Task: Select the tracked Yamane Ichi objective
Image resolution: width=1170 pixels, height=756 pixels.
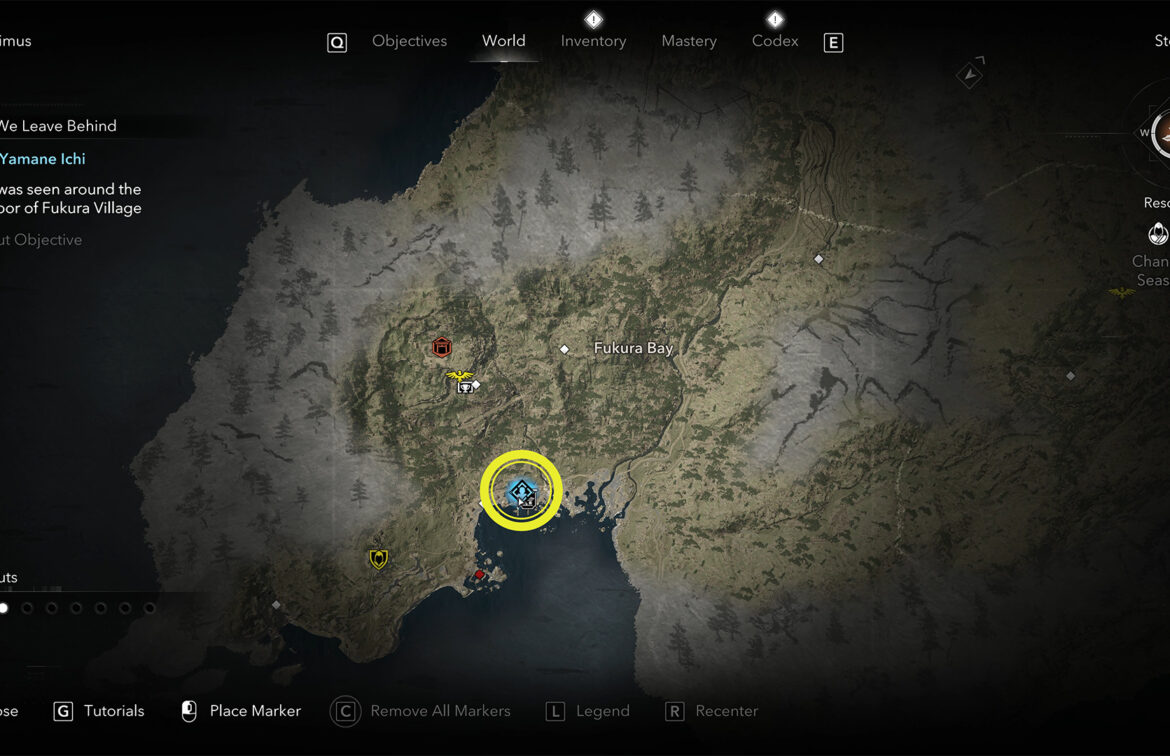Action: [x=43, y=159]
